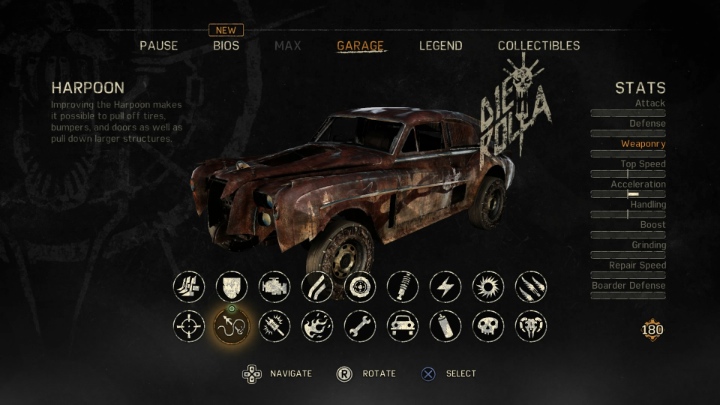The width and height of the screenshot is (720, 405).
Task: Select the ram skull icon
Action: [531, 326]
